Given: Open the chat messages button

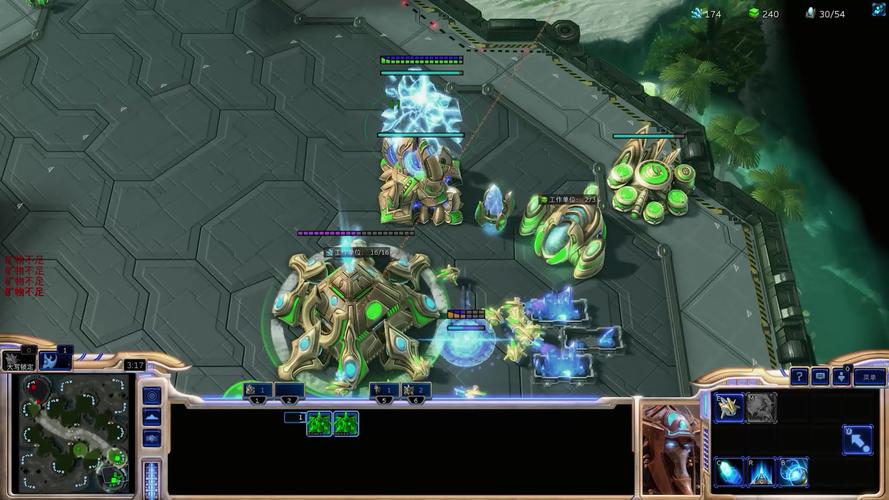Looking at the screenshot, I should (x=820, y=376).
